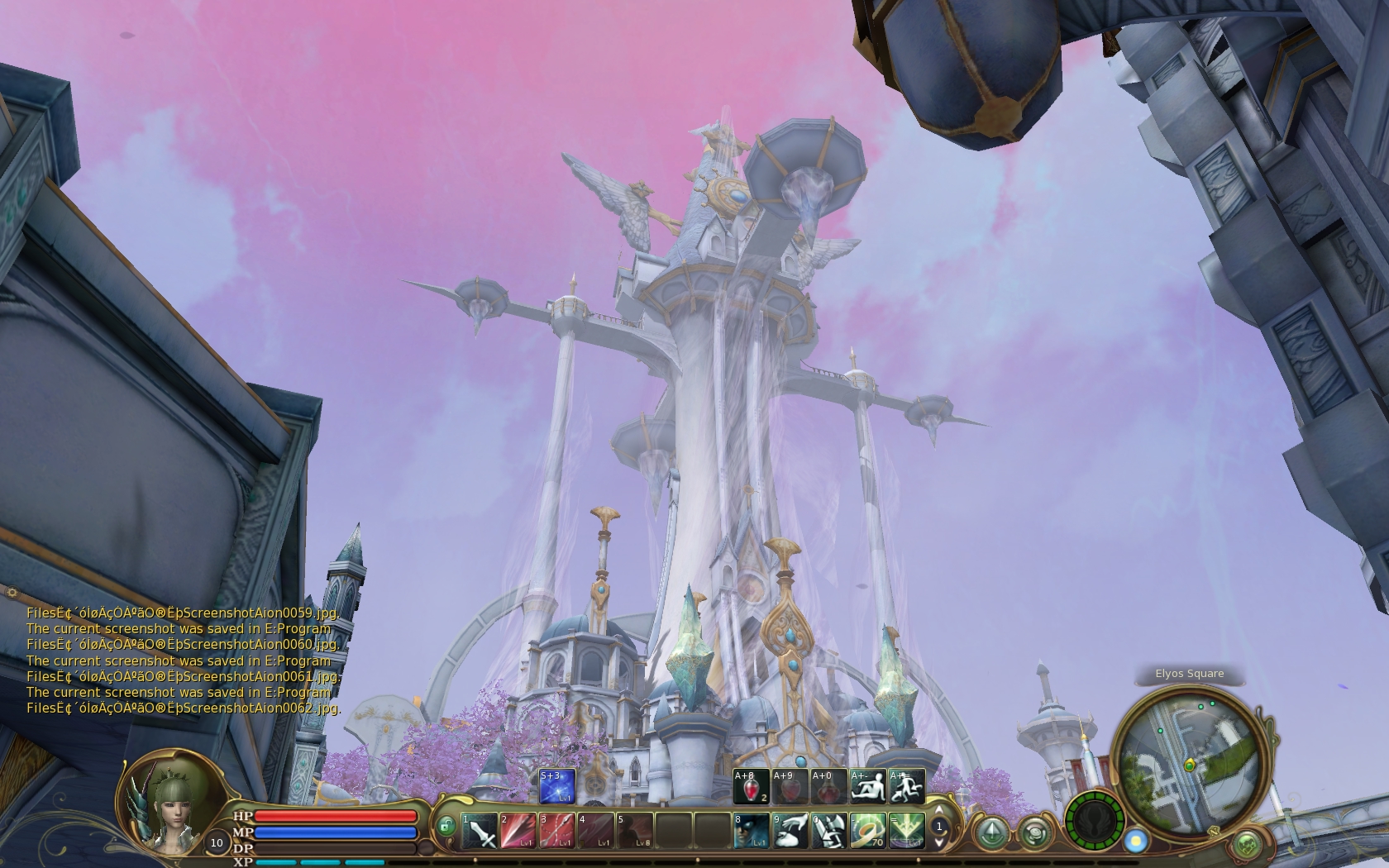Click the axe and armor icon

(828, 831)
